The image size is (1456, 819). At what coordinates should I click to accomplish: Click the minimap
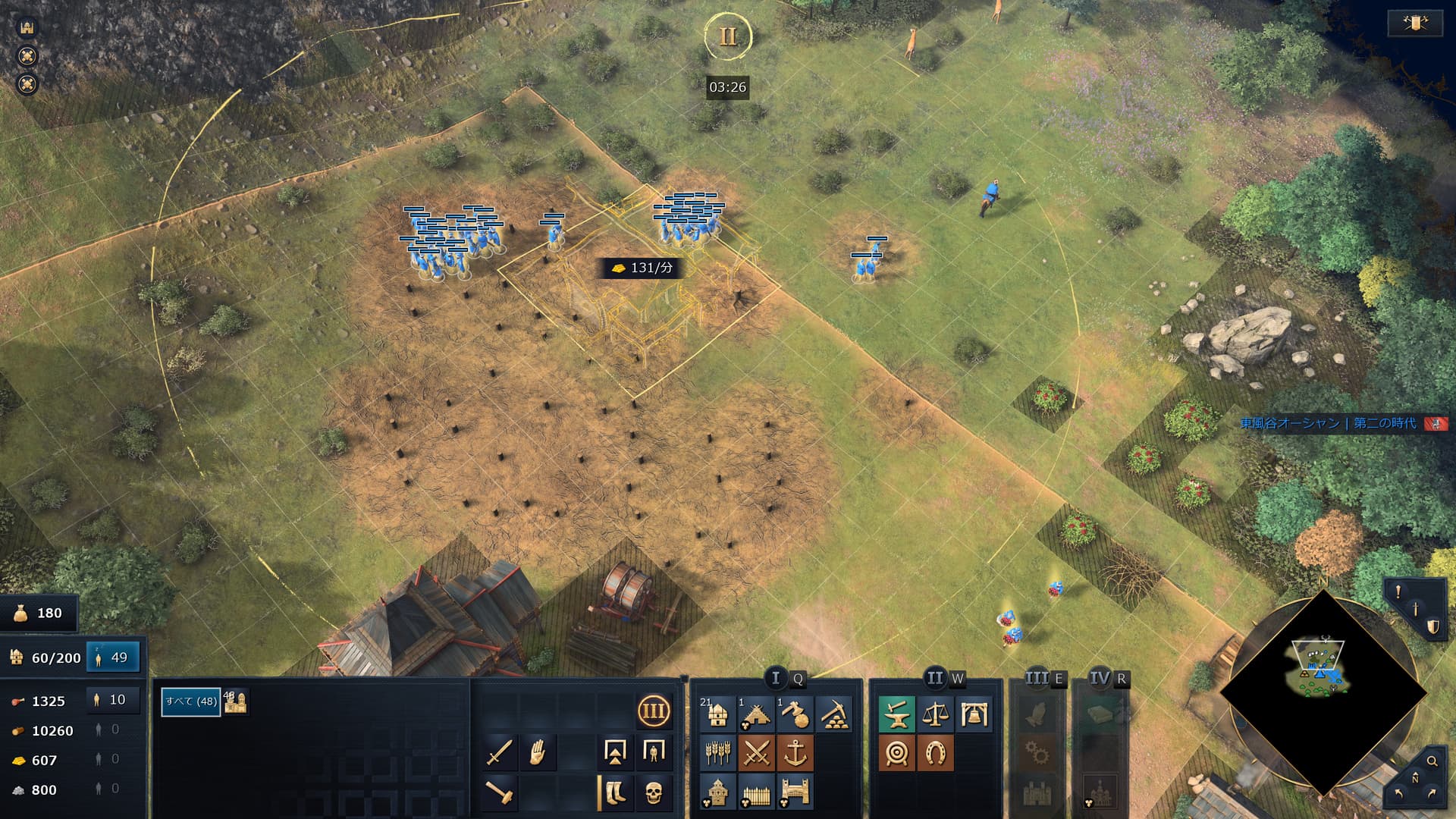click(1323, 692)
